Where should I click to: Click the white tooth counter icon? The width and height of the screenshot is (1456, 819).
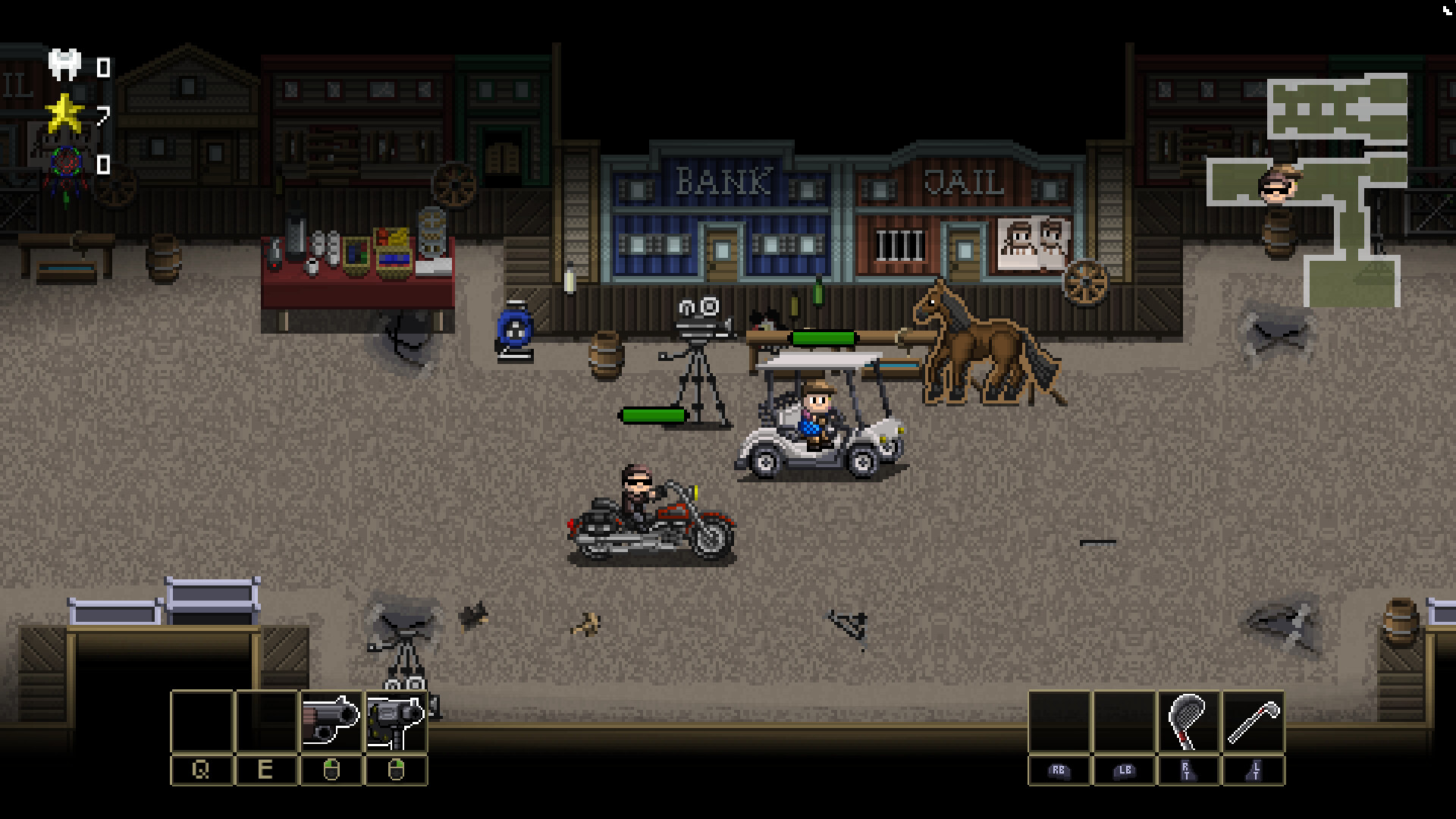coord(64,61)
